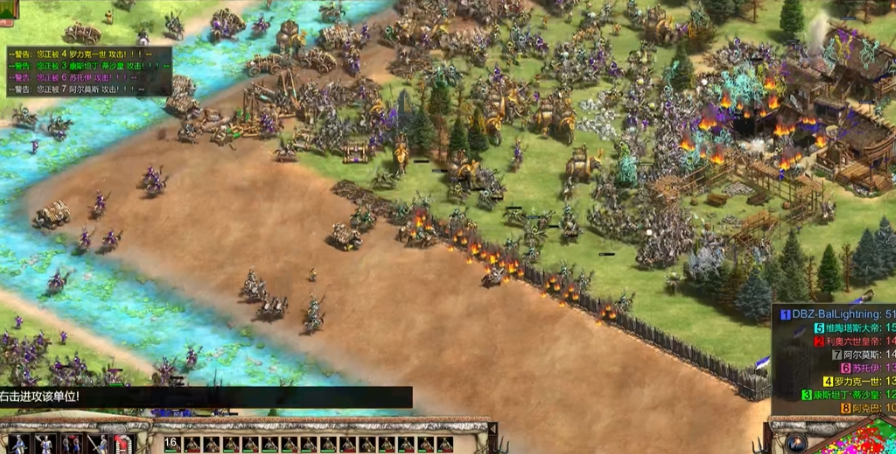
Task: Select player DBZ-BalLightning in the scoreboard
Action: 838,314
